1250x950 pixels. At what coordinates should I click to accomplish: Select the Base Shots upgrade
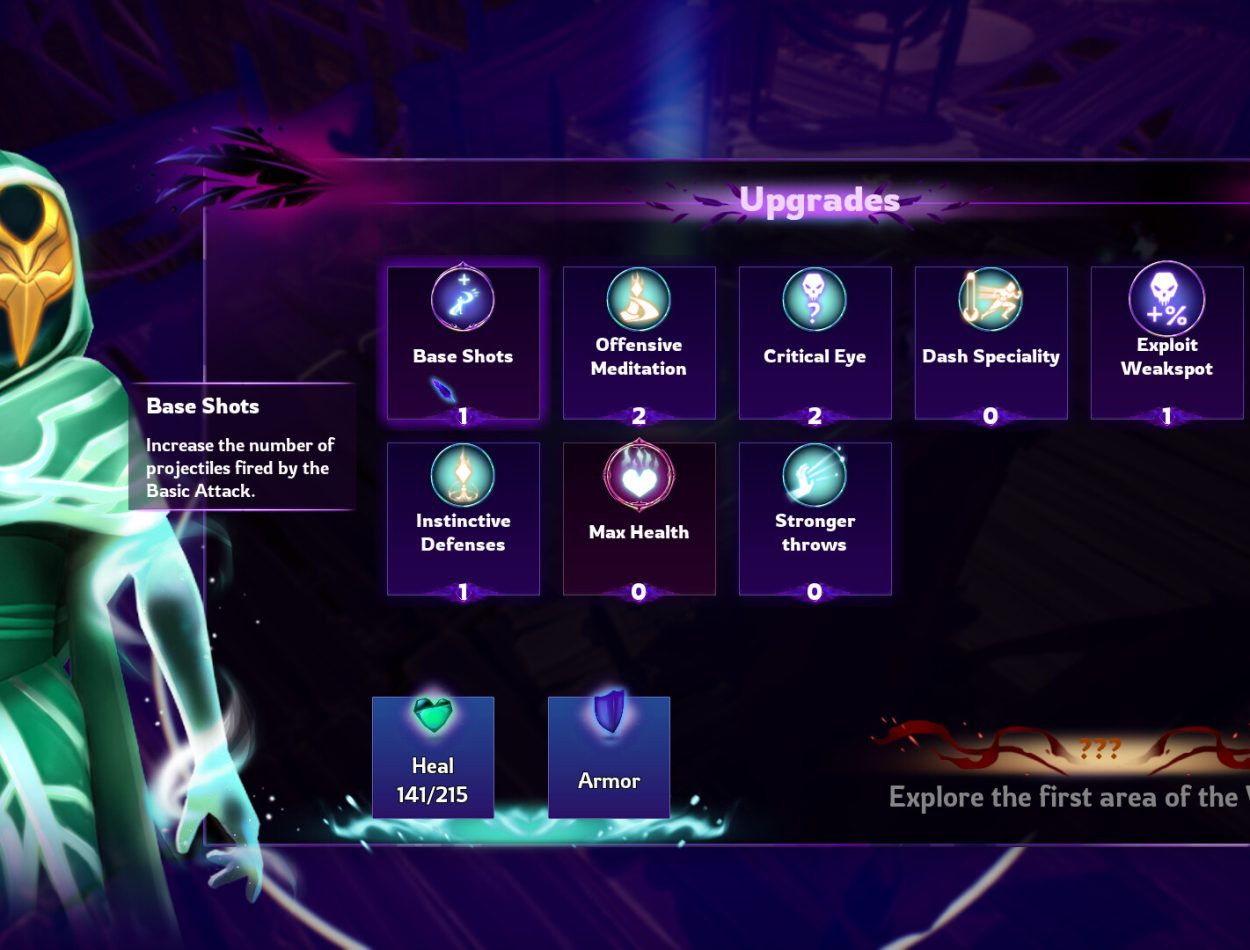(x=463, y=342)
